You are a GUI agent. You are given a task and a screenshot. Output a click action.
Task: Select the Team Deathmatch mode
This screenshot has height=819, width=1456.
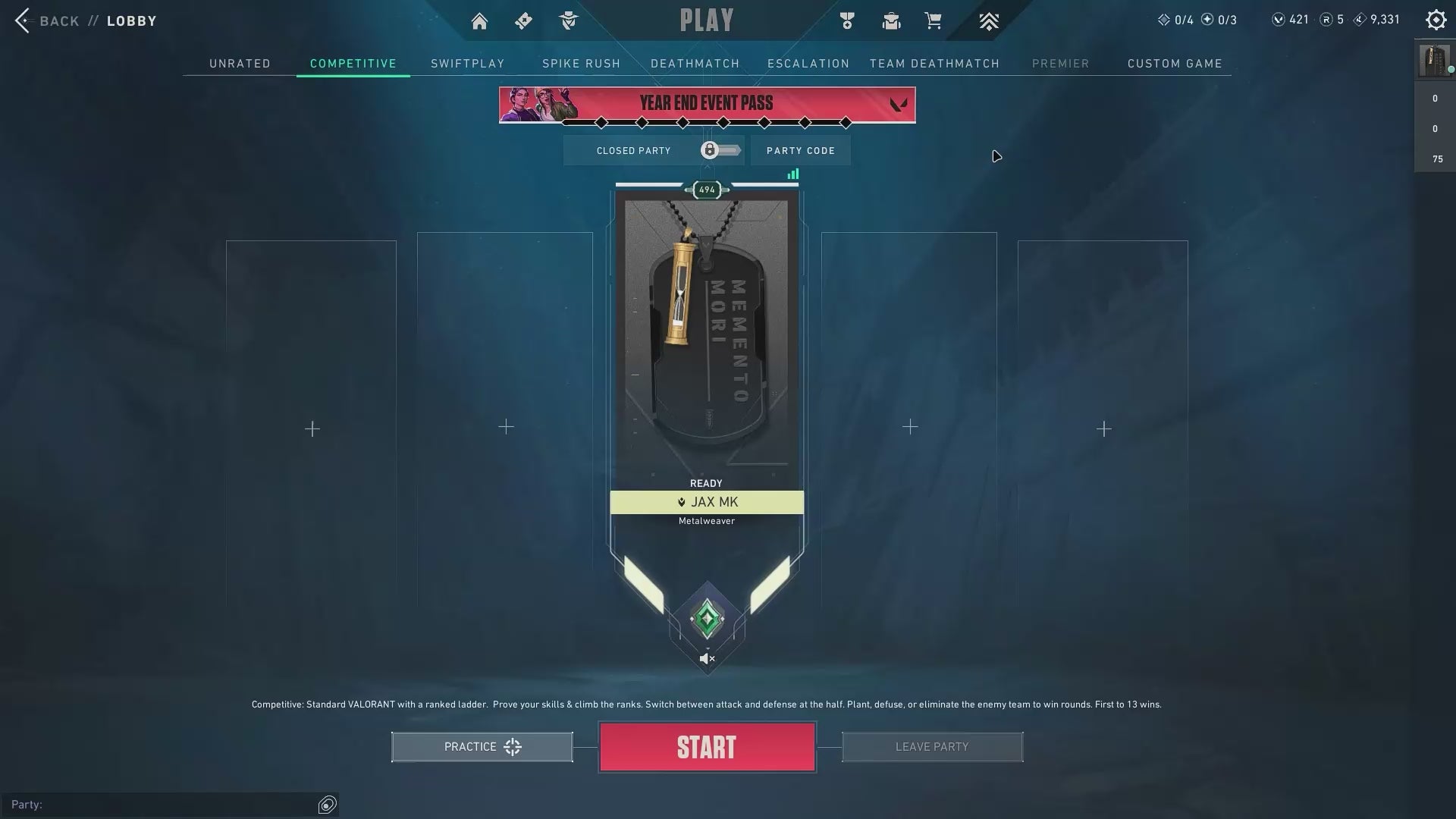click(x=934, y=64)
